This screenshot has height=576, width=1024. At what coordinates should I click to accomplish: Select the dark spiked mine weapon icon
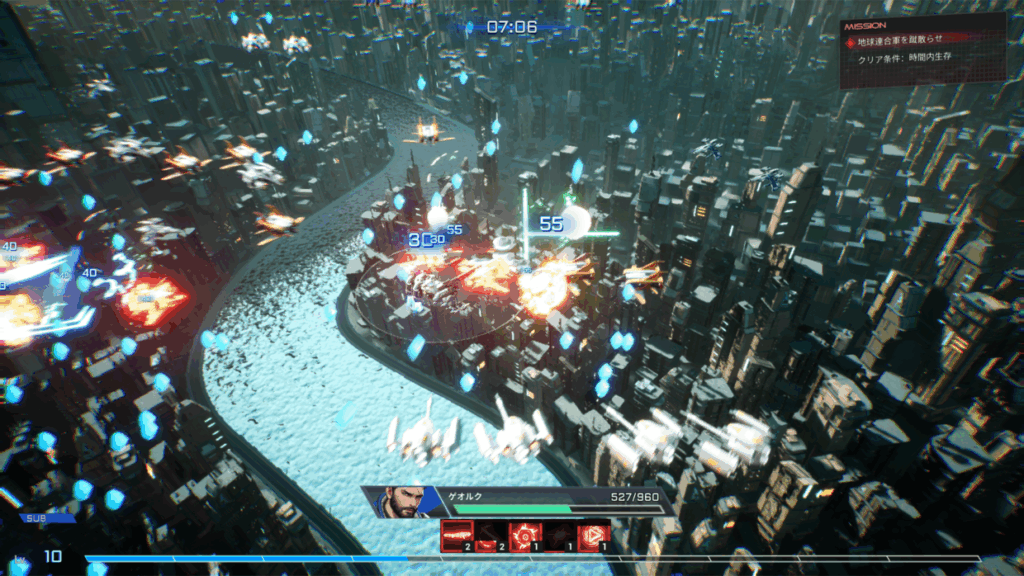pyautogui.click(x=559, y=536)
